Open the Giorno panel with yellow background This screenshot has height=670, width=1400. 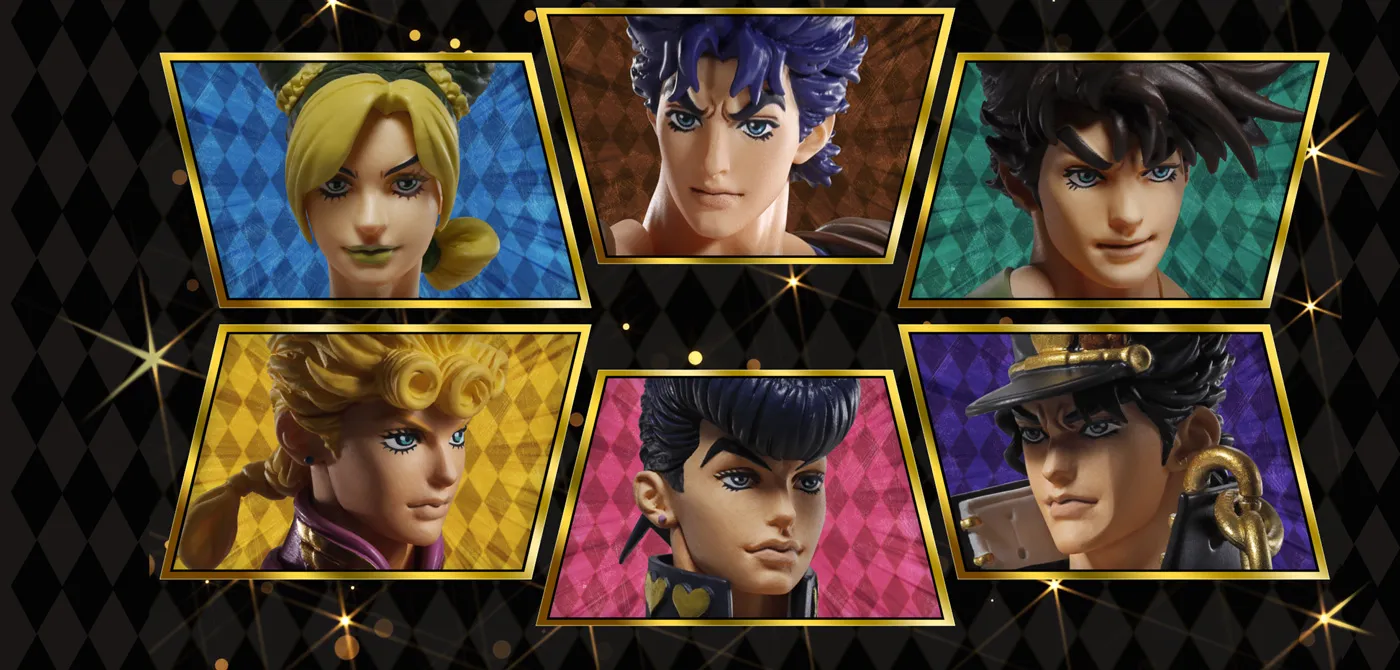point(375,452)
